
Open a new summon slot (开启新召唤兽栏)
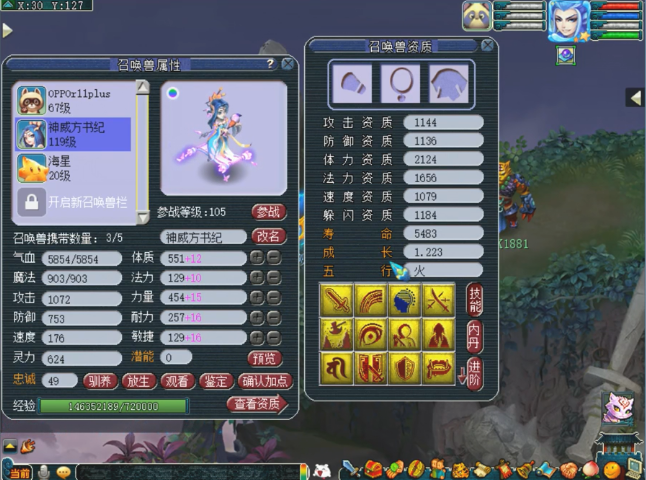point(75,201)
